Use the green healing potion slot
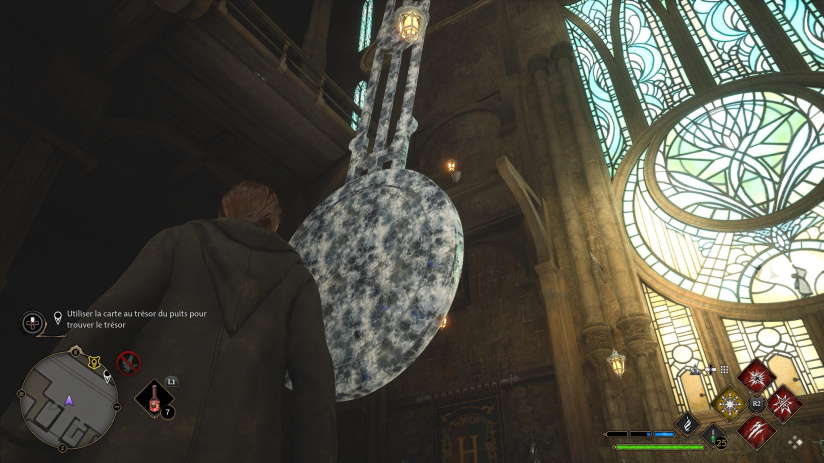 coord(714,436)
